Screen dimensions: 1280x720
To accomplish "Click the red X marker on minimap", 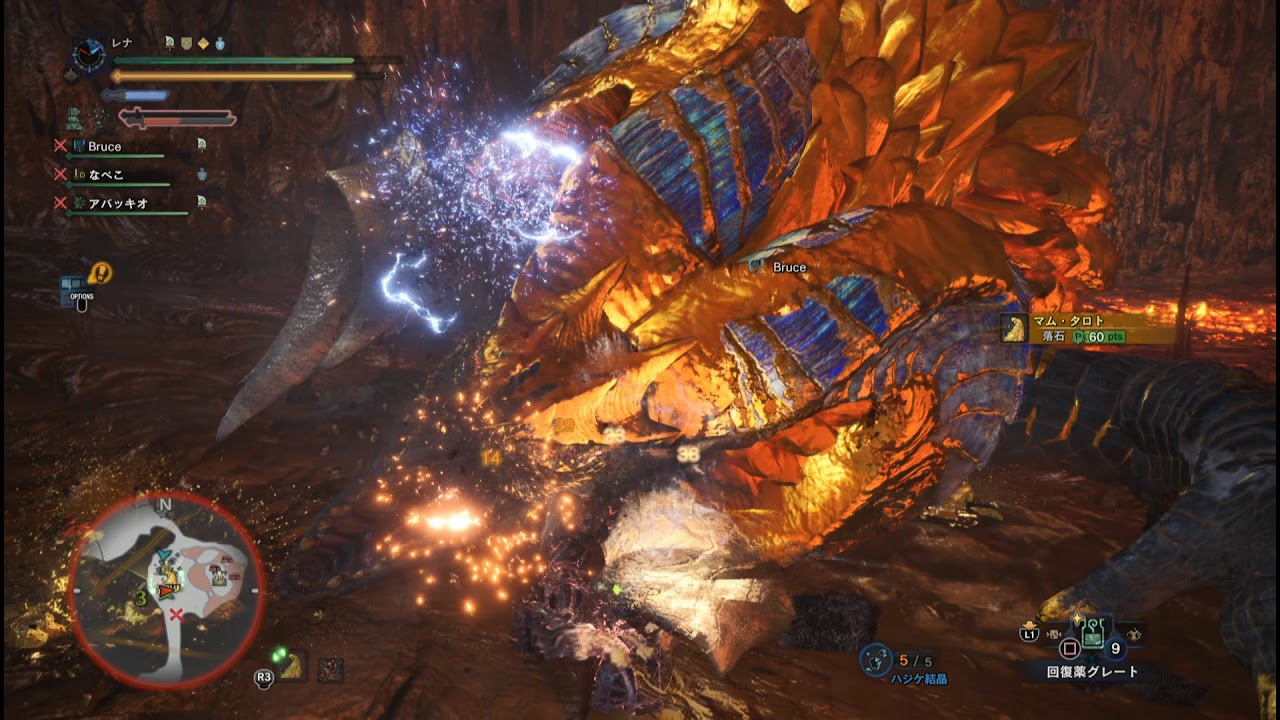I will (x=176, y=614).
